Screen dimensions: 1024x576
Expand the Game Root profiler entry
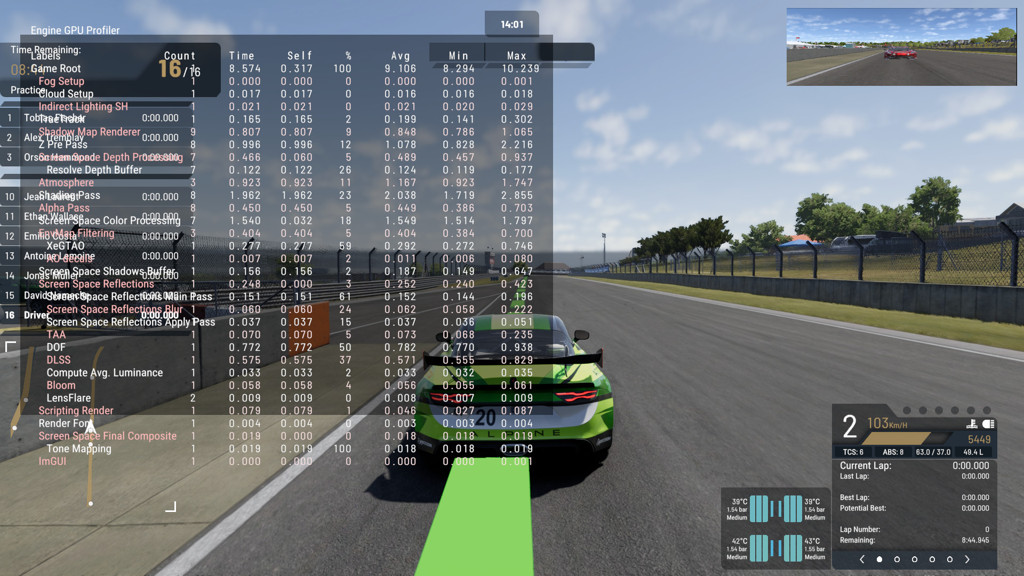pyautogui.click(x=56, y=69)
